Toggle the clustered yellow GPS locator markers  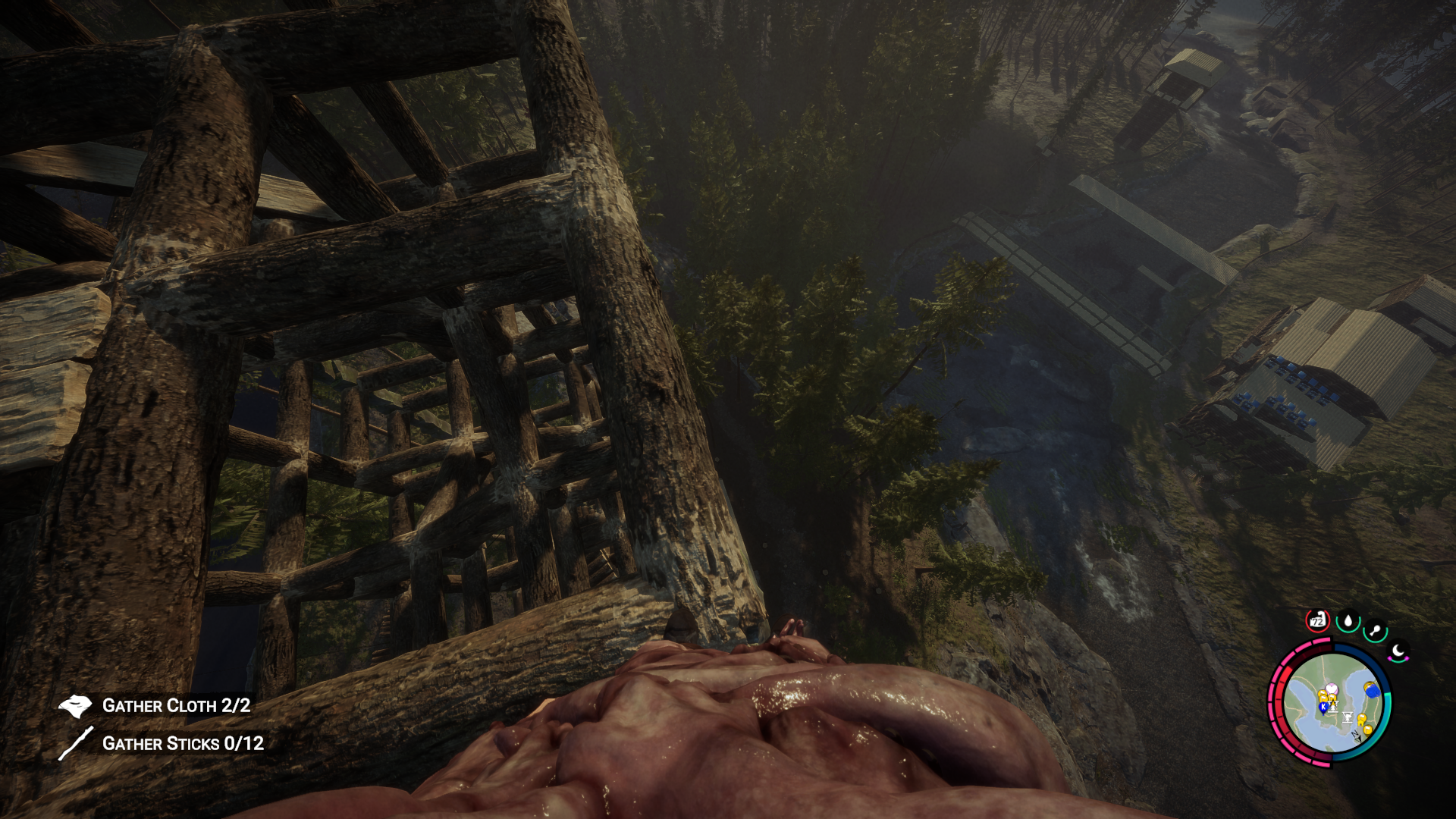click(x=1323, y=695)
